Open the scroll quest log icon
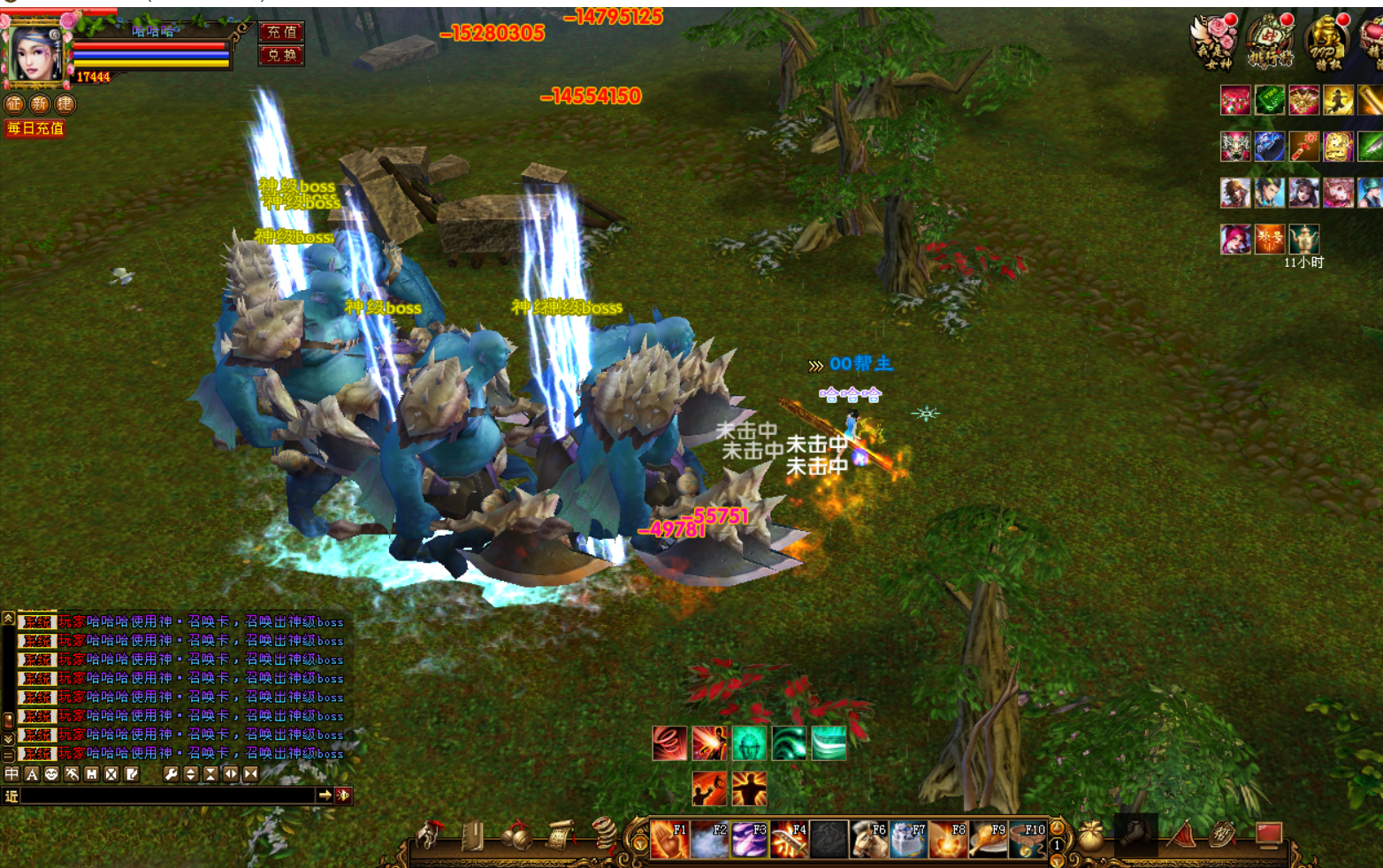Image resolution: width=1383 pixels, height=868 pixels. pos(559,835)
